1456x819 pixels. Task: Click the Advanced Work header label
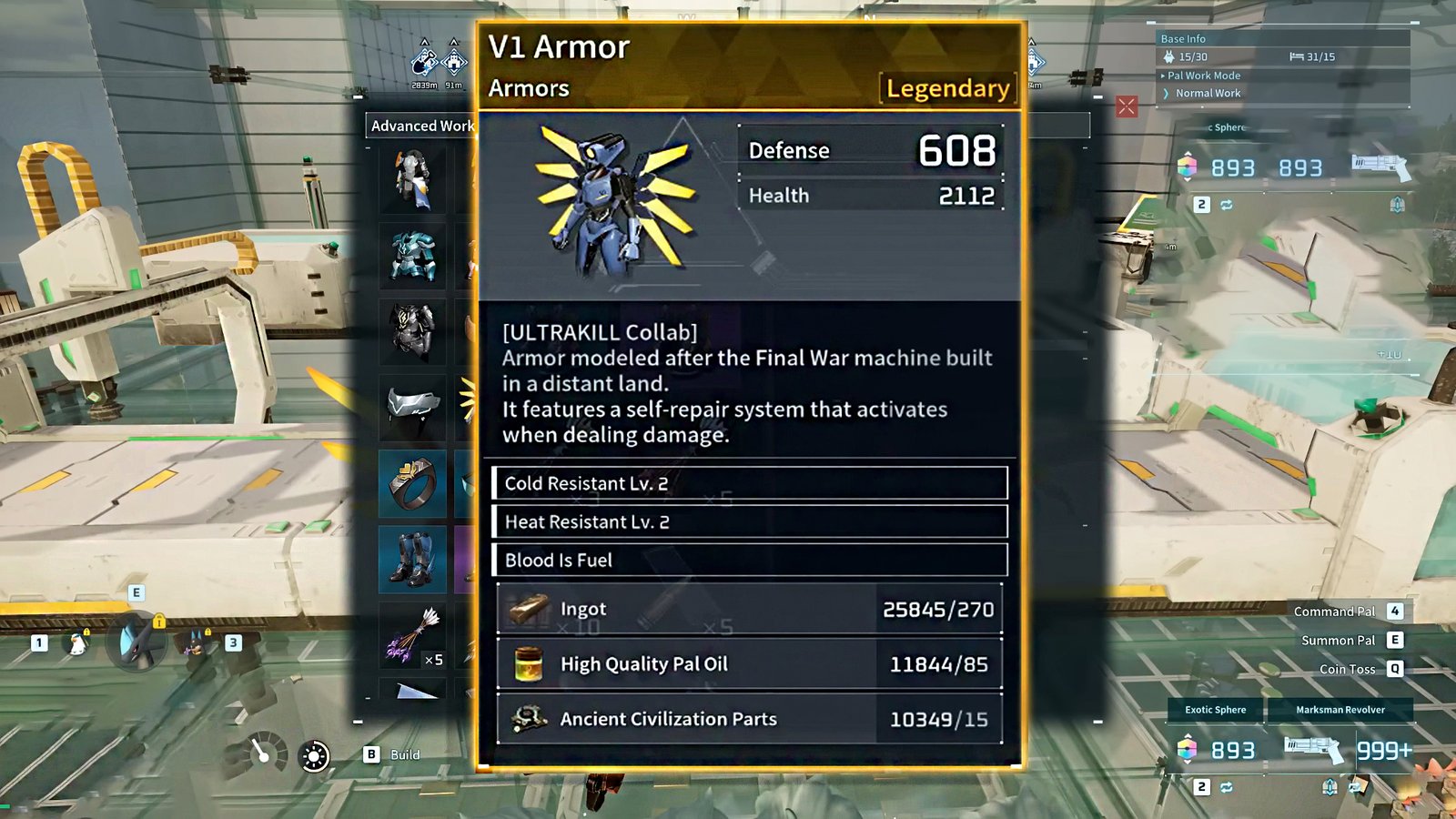(422, 126)
